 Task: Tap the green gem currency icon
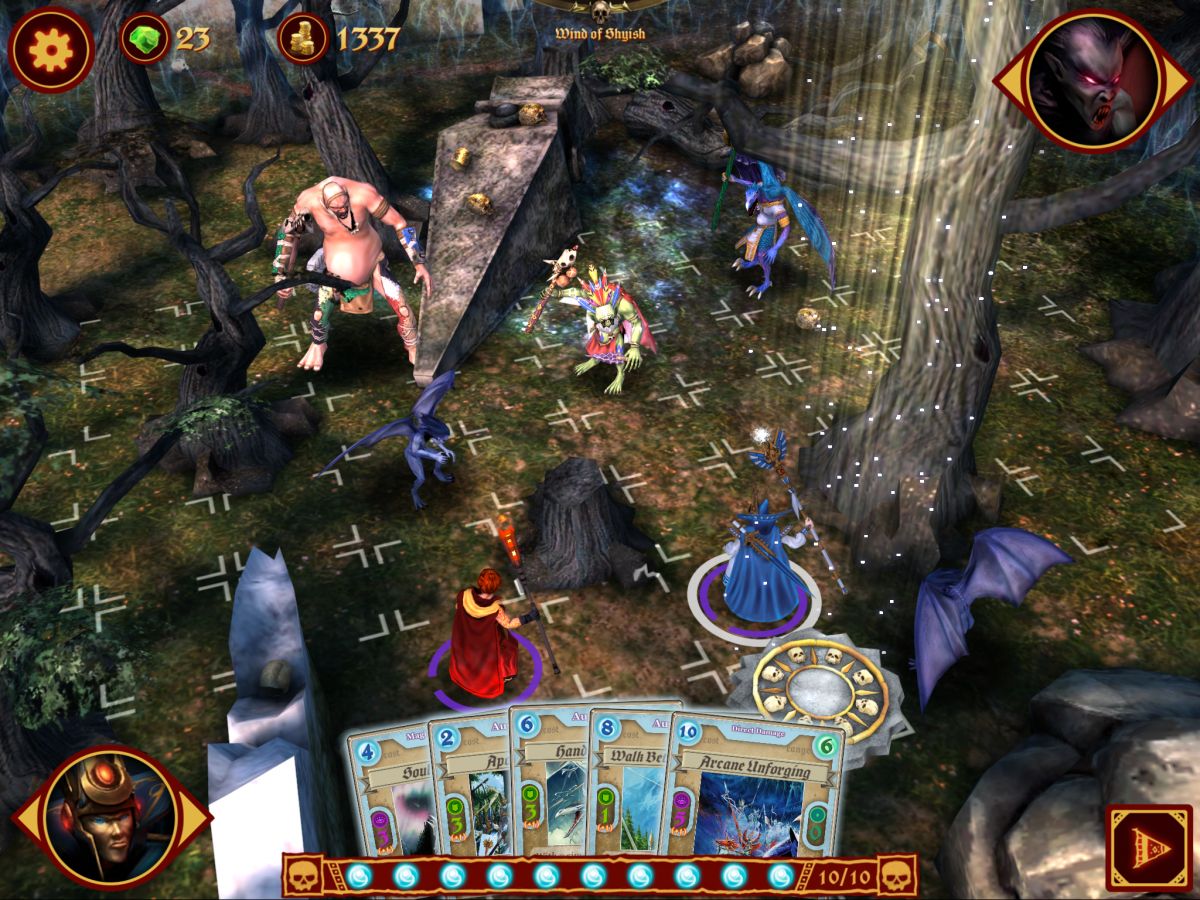pos(146,40)
